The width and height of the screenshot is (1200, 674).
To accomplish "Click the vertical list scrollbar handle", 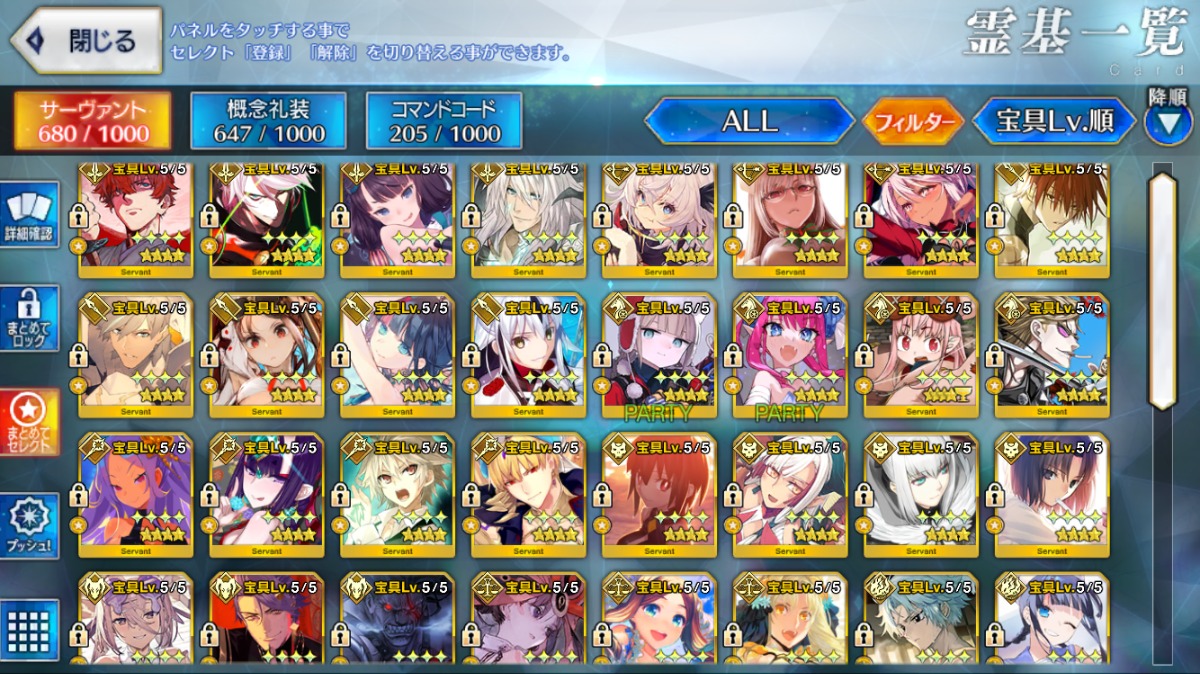I will tap(1161, 290).
